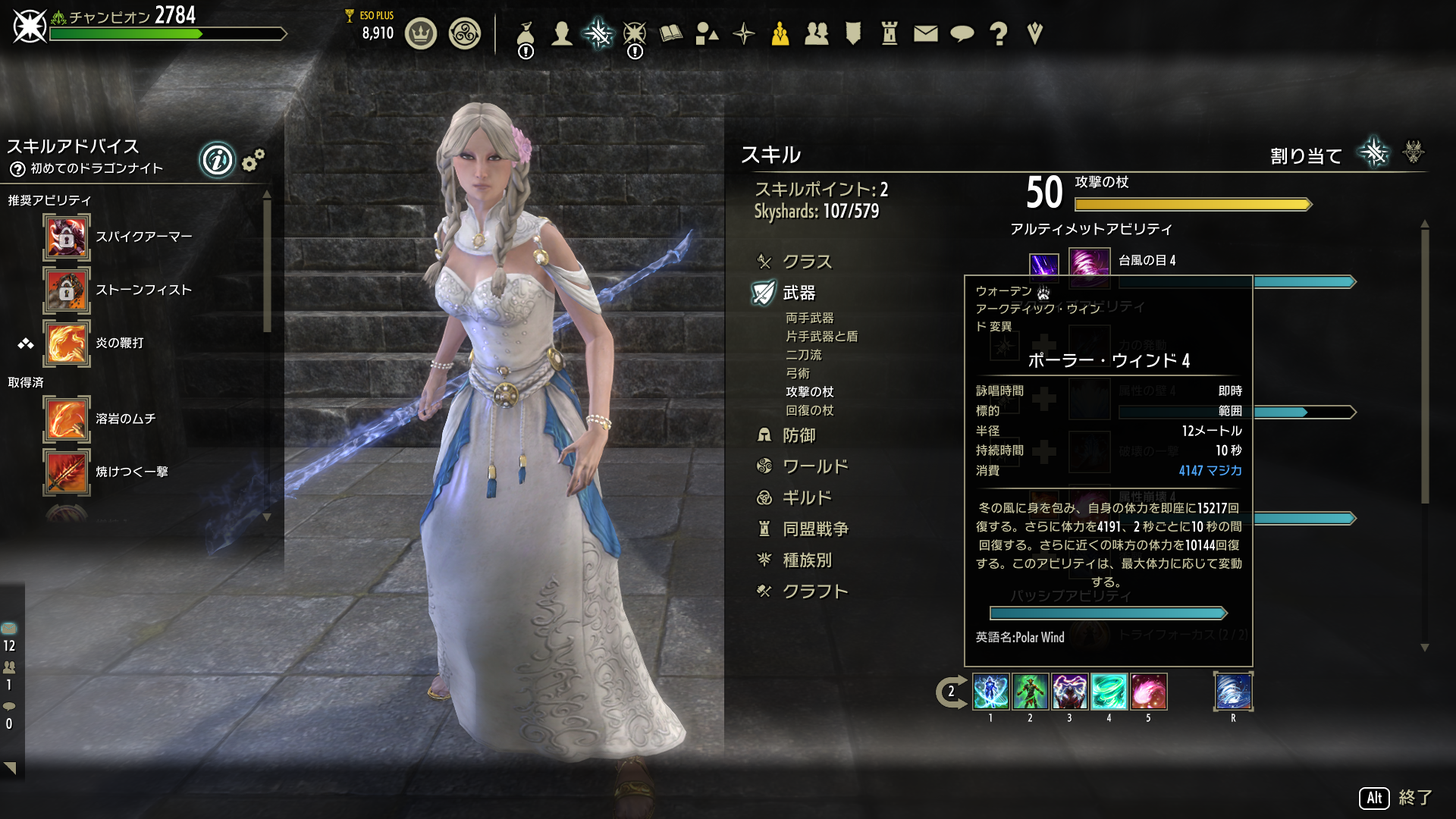Expand the ギルド skill category

point(807,497)
